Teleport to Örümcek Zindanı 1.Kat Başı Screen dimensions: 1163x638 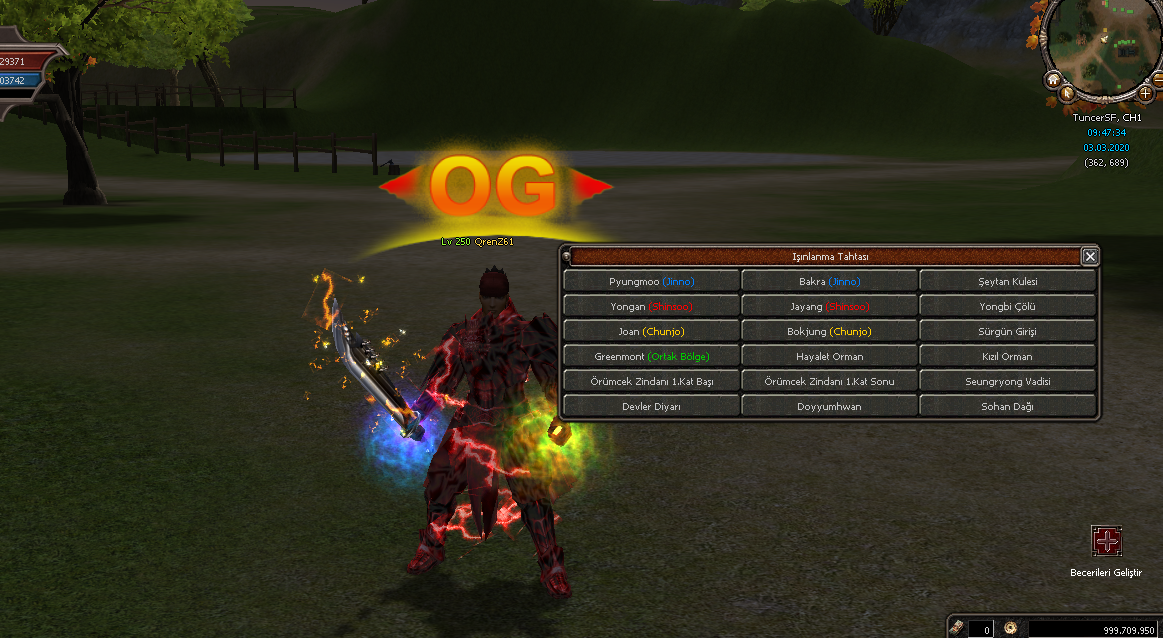651,381
